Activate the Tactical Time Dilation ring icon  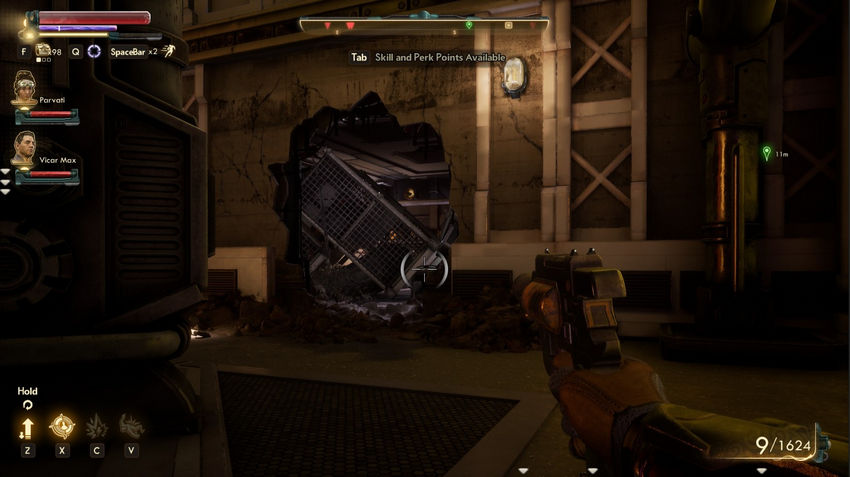(94, 51)
